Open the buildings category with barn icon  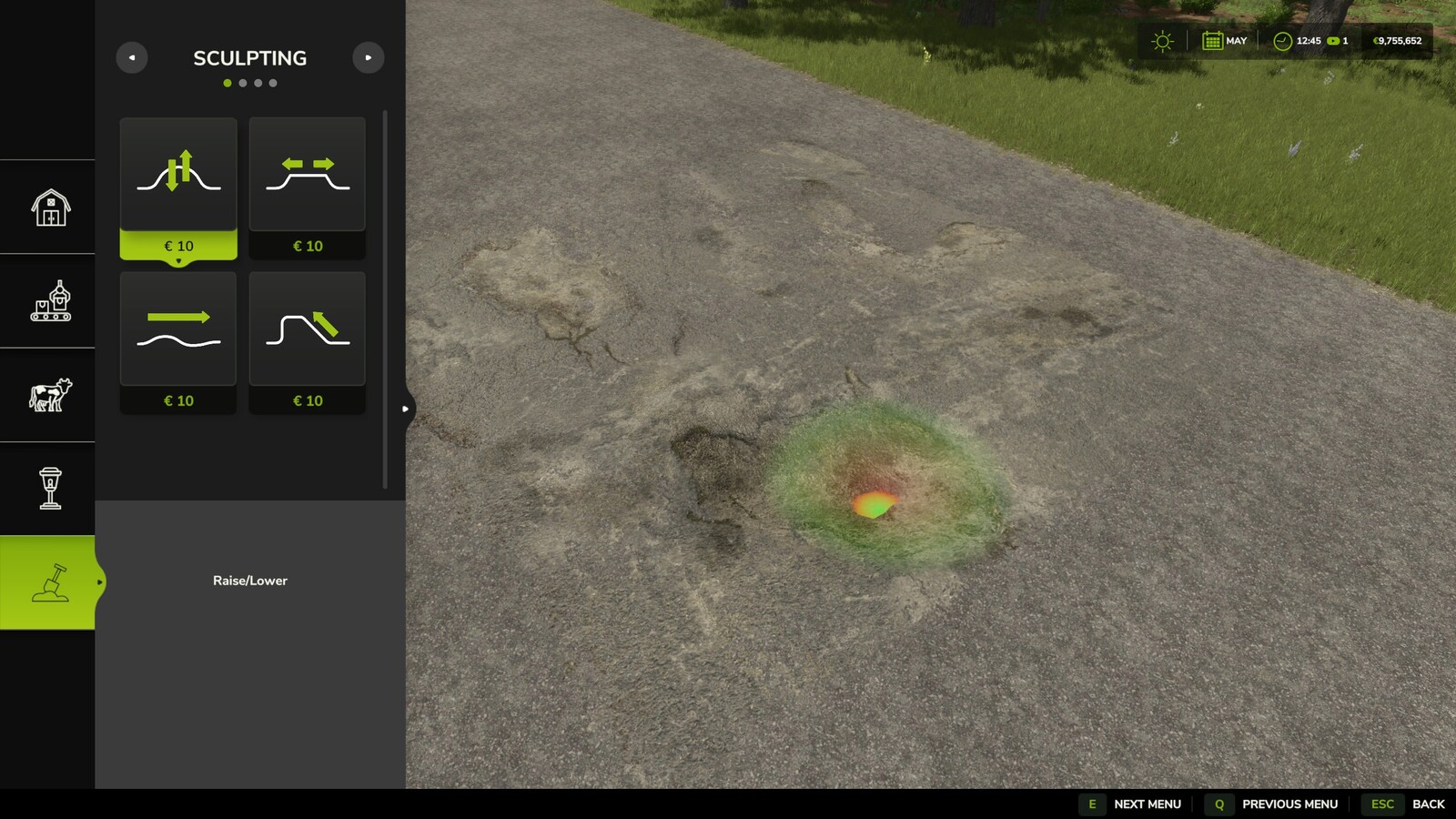click(x=50, y=207)
